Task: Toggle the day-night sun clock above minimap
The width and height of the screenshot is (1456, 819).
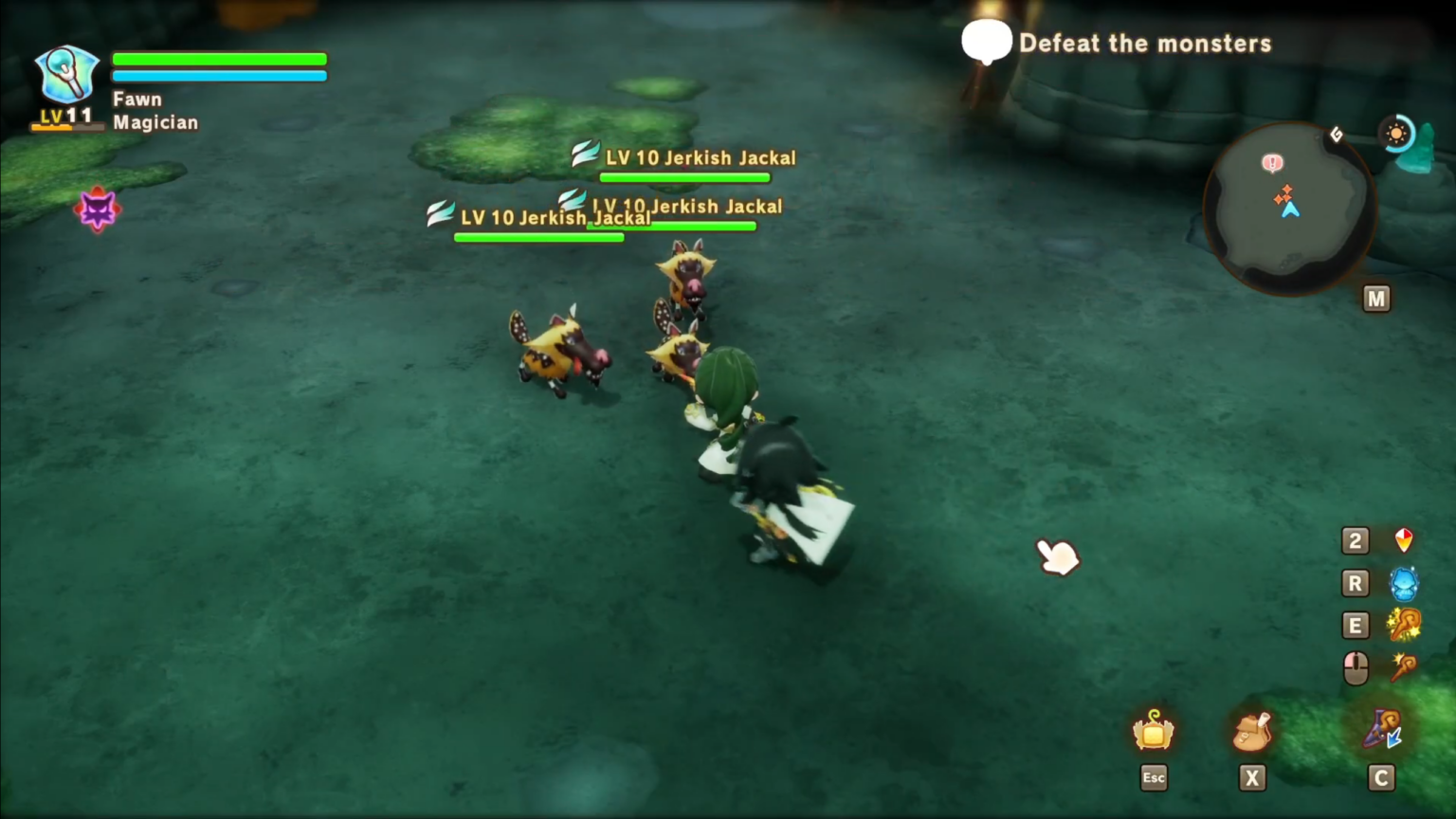Action: 1397,133
